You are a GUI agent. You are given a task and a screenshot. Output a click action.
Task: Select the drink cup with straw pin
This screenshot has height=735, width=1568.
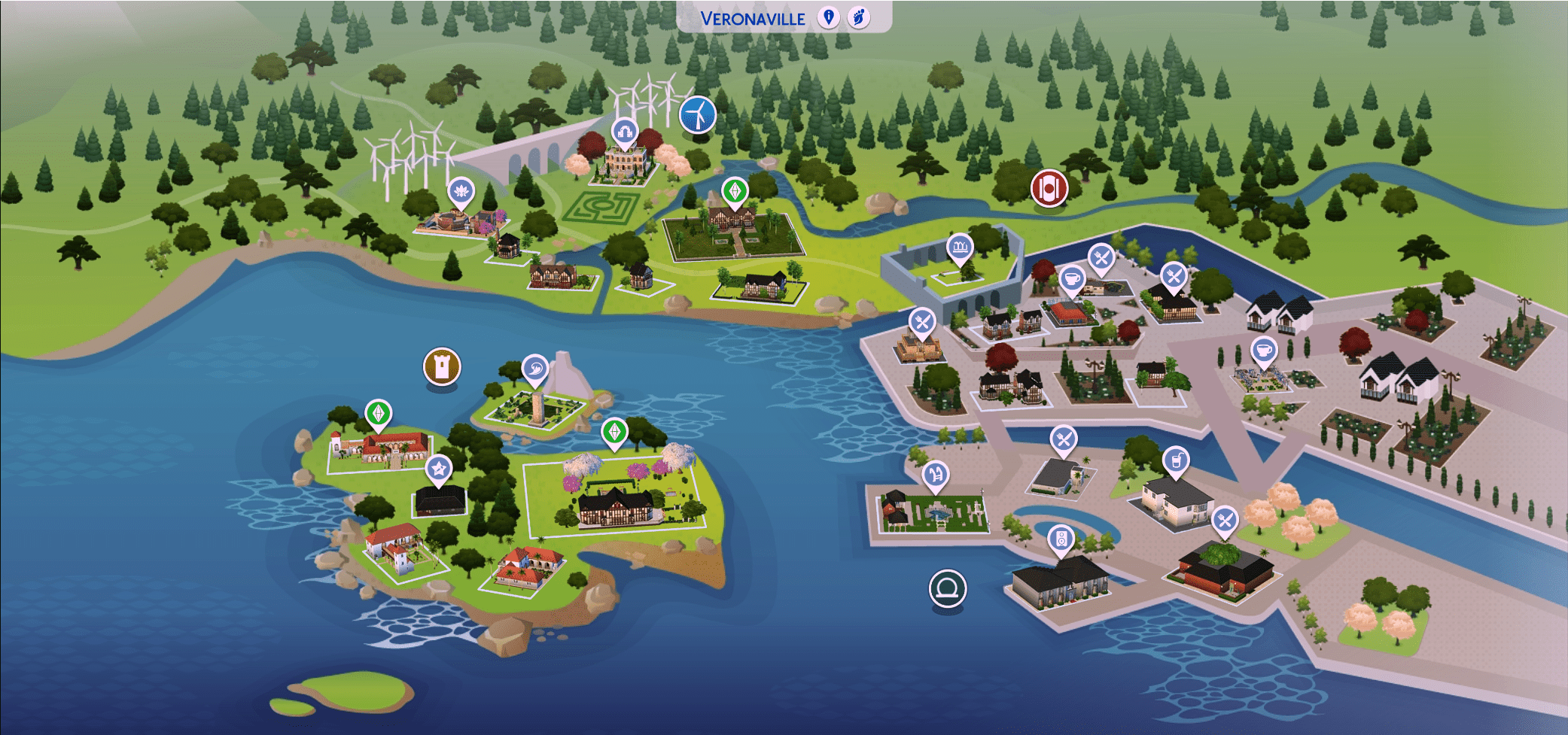pos(1176,460)
